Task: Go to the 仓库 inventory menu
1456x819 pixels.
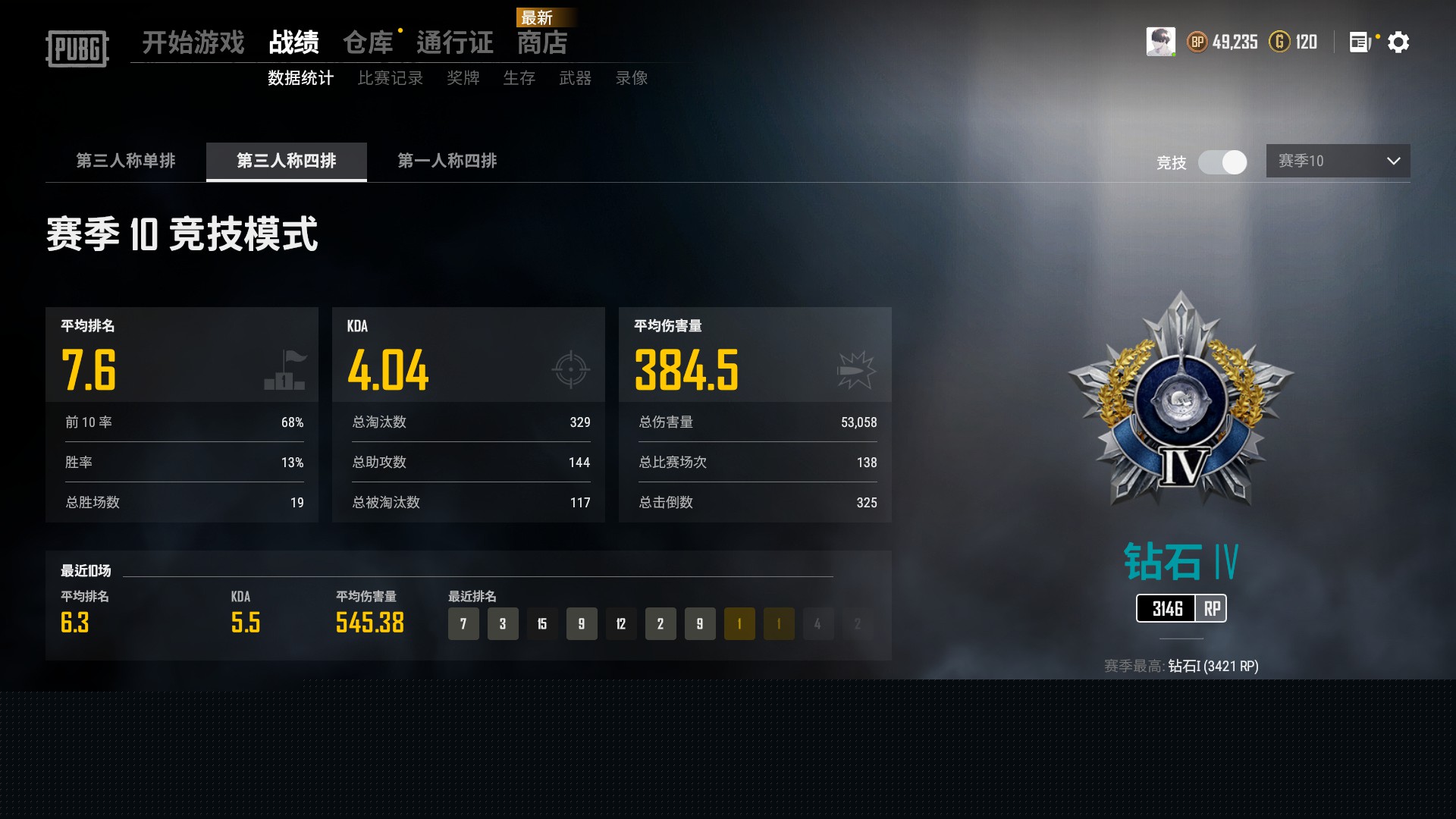Action: point(368,42)
